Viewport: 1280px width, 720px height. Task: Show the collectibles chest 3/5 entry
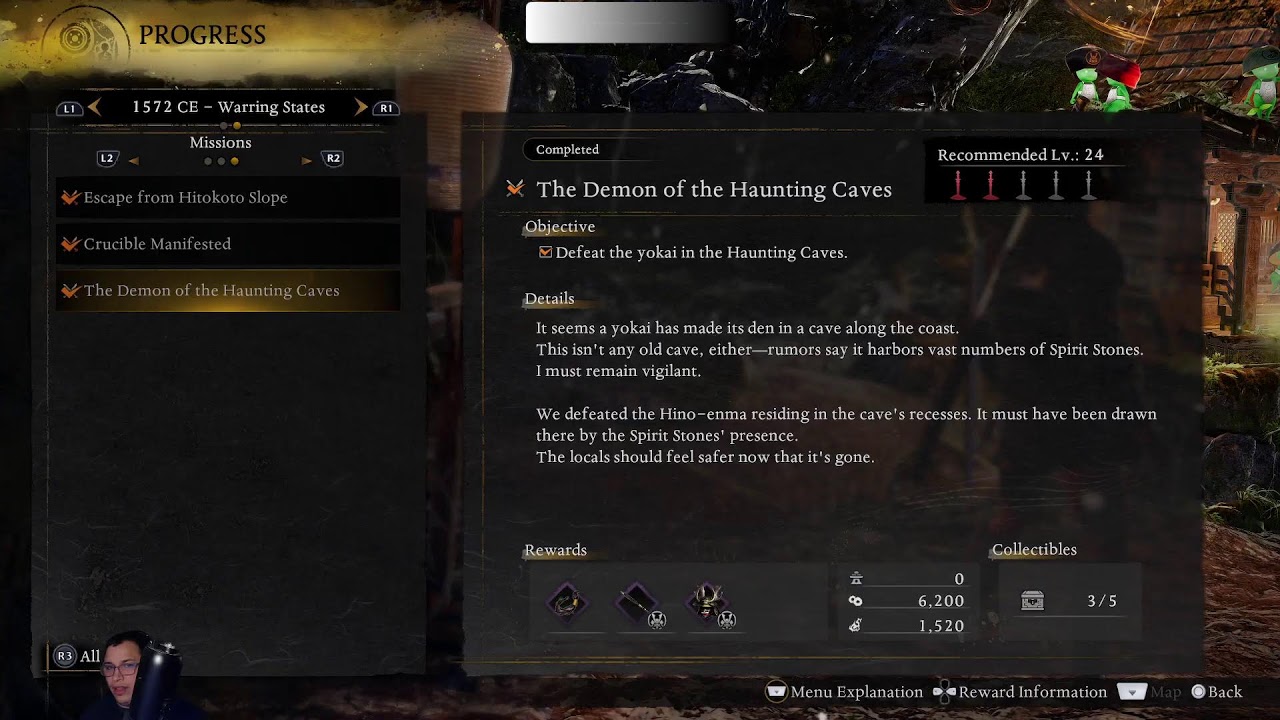tap(1068, 601)
